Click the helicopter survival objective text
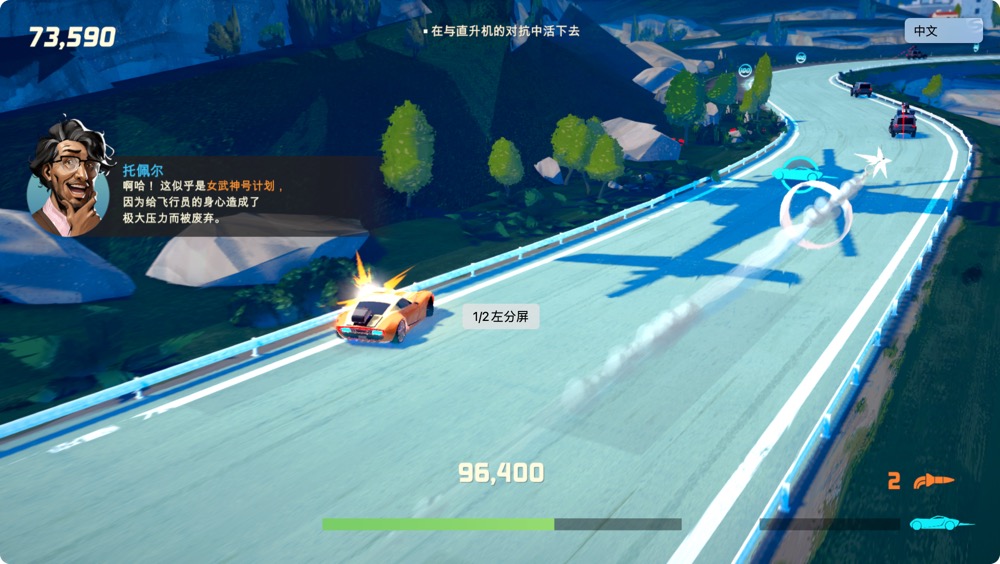 [505, 31]
